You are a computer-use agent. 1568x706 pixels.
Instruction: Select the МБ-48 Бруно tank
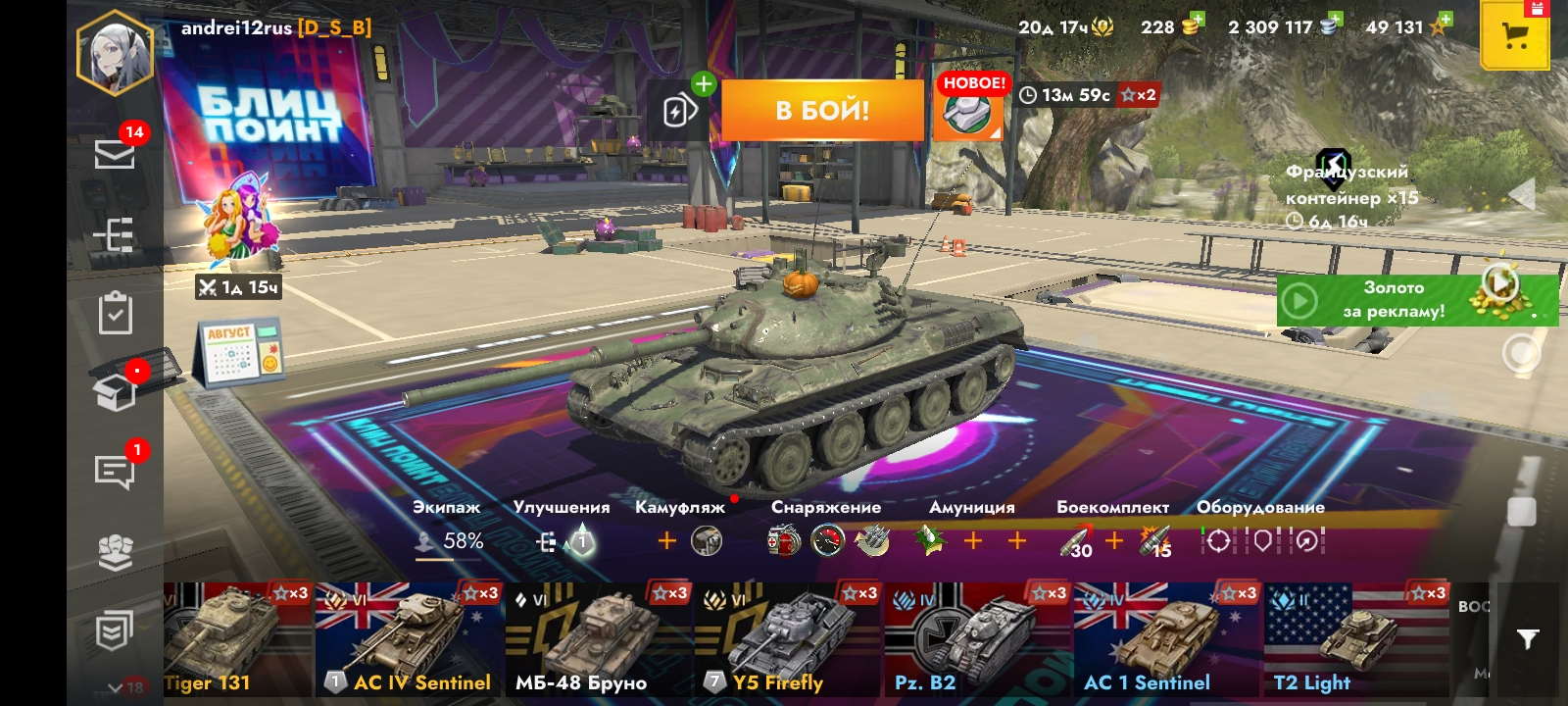[x=598, y=639]
